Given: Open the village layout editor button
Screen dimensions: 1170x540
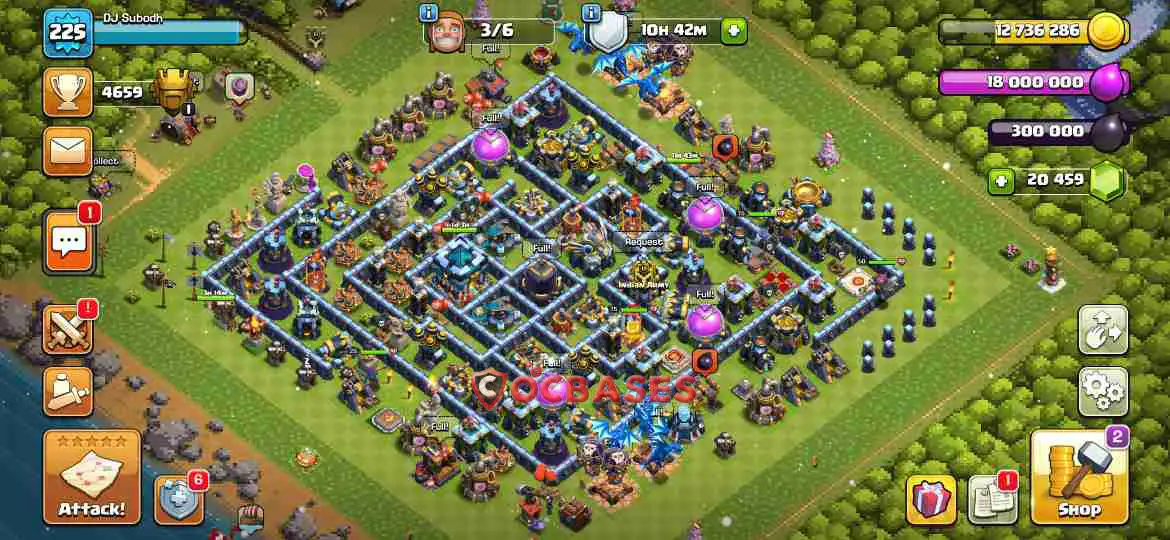Looking at the screenshot, I should point(1102,330).
